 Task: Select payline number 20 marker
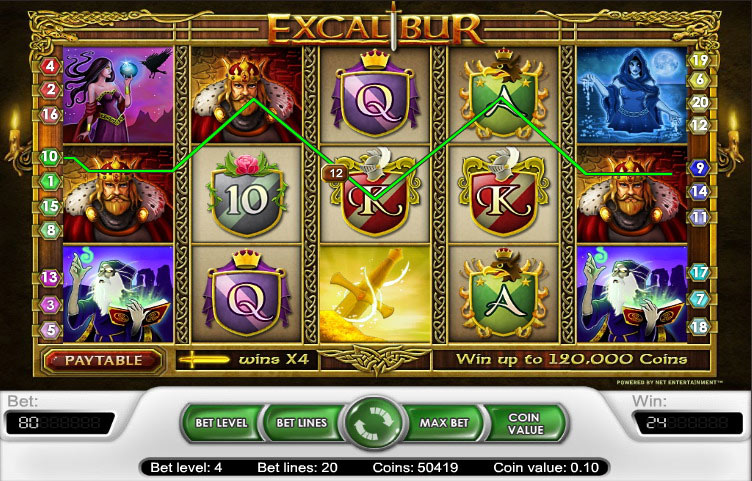click(x=700, y=102)
